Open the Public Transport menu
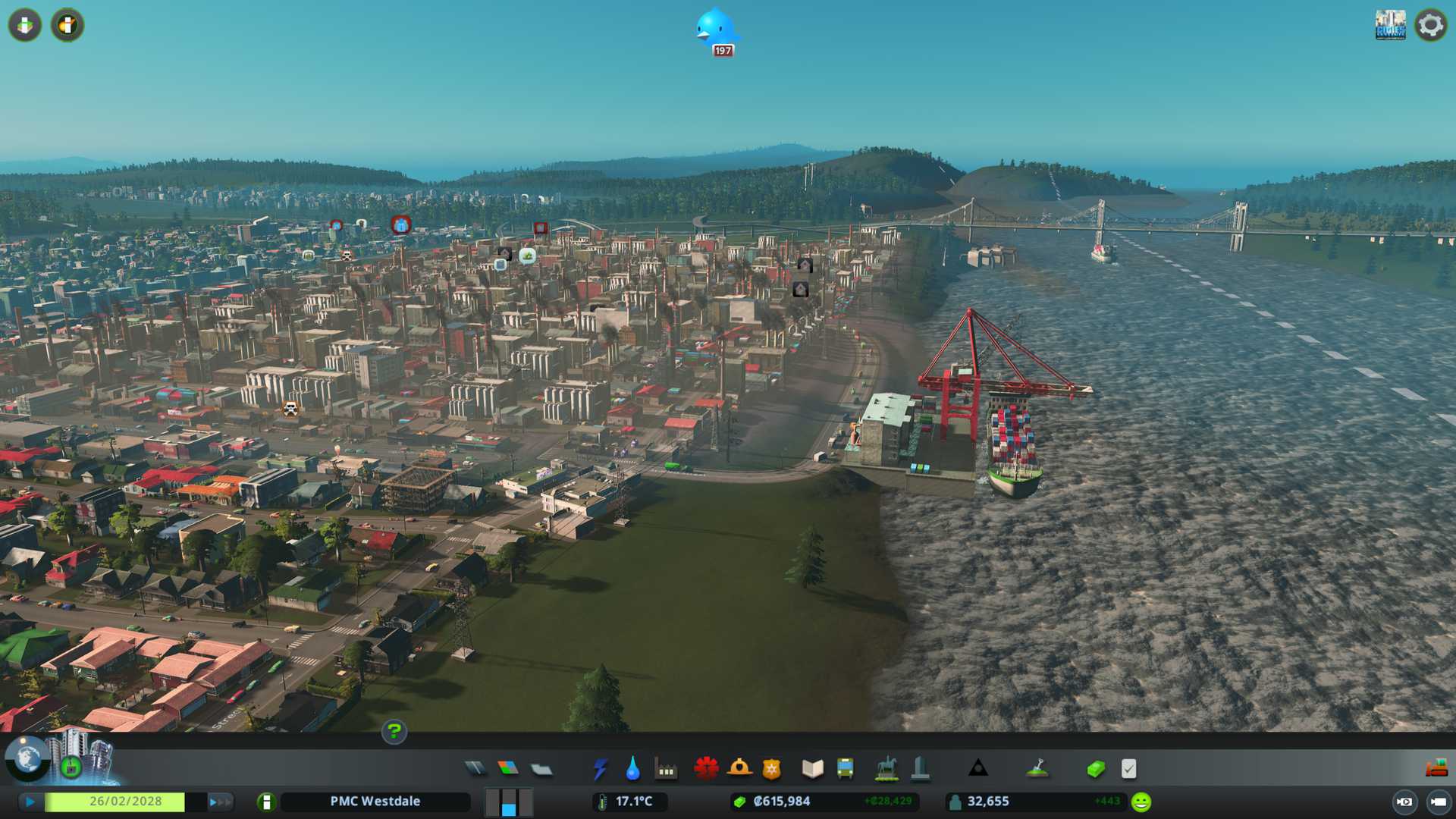Image resolution: width=1456 pixels, height=819 pixels. pos(845,769)
